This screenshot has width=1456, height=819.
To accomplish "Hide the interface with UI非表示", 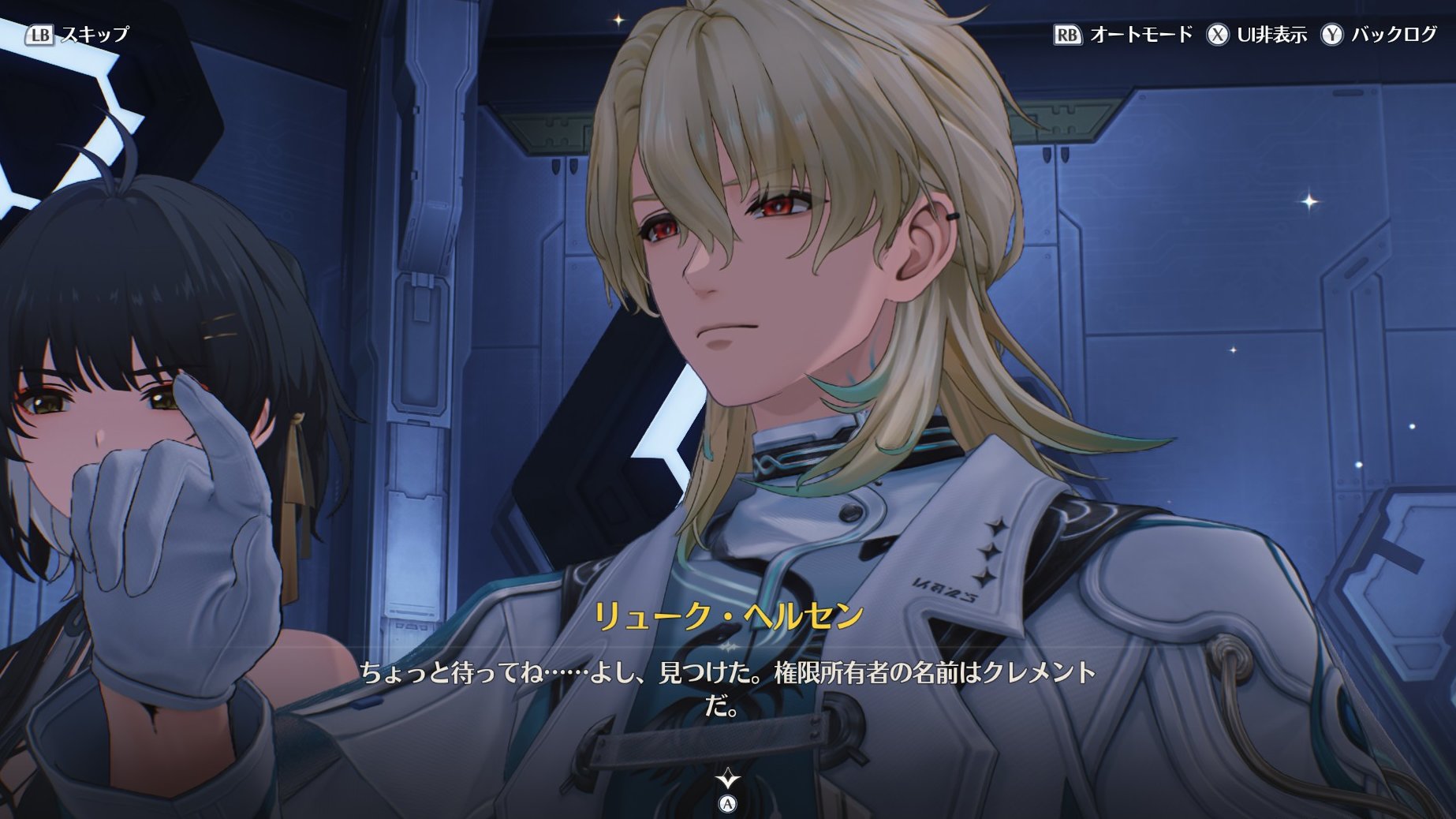I will pos(1256,35).
